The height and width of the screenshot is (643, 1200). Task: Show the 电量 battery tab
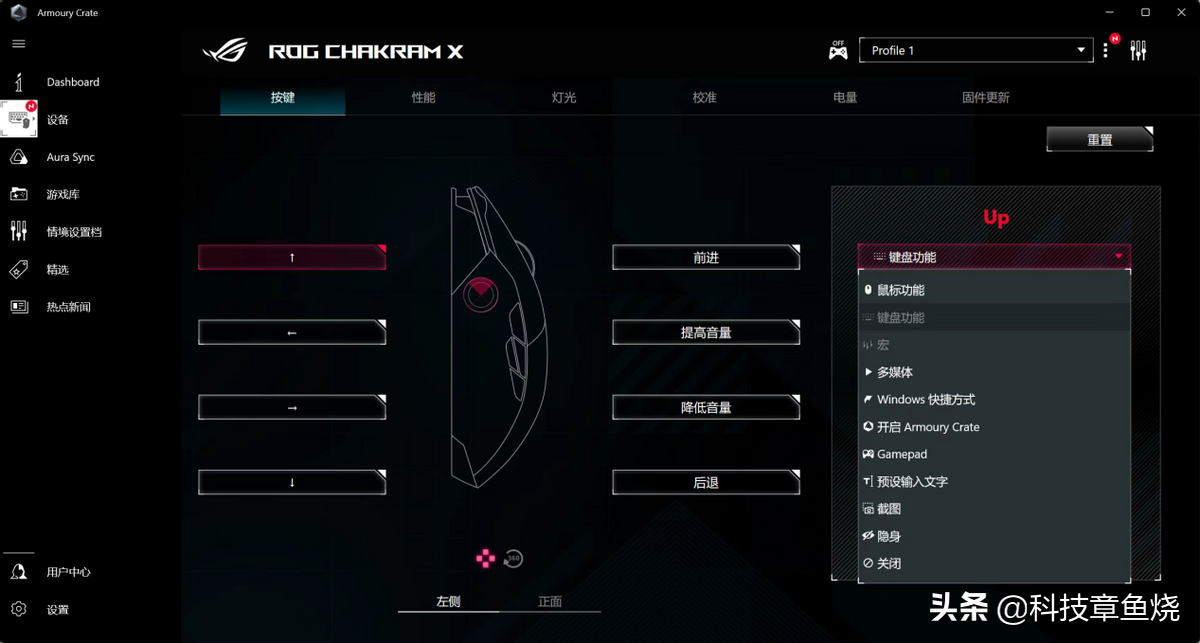pyautogui.click(x=845, y=98)
